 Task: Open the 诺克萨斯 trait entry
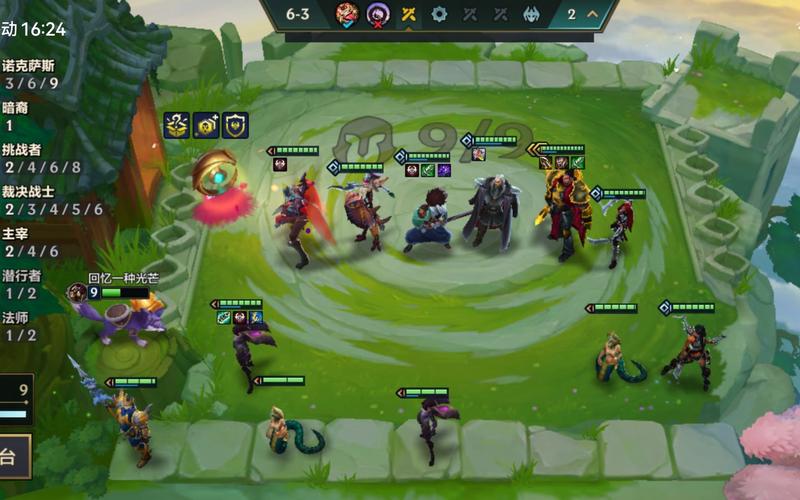[x=28, y=74]
